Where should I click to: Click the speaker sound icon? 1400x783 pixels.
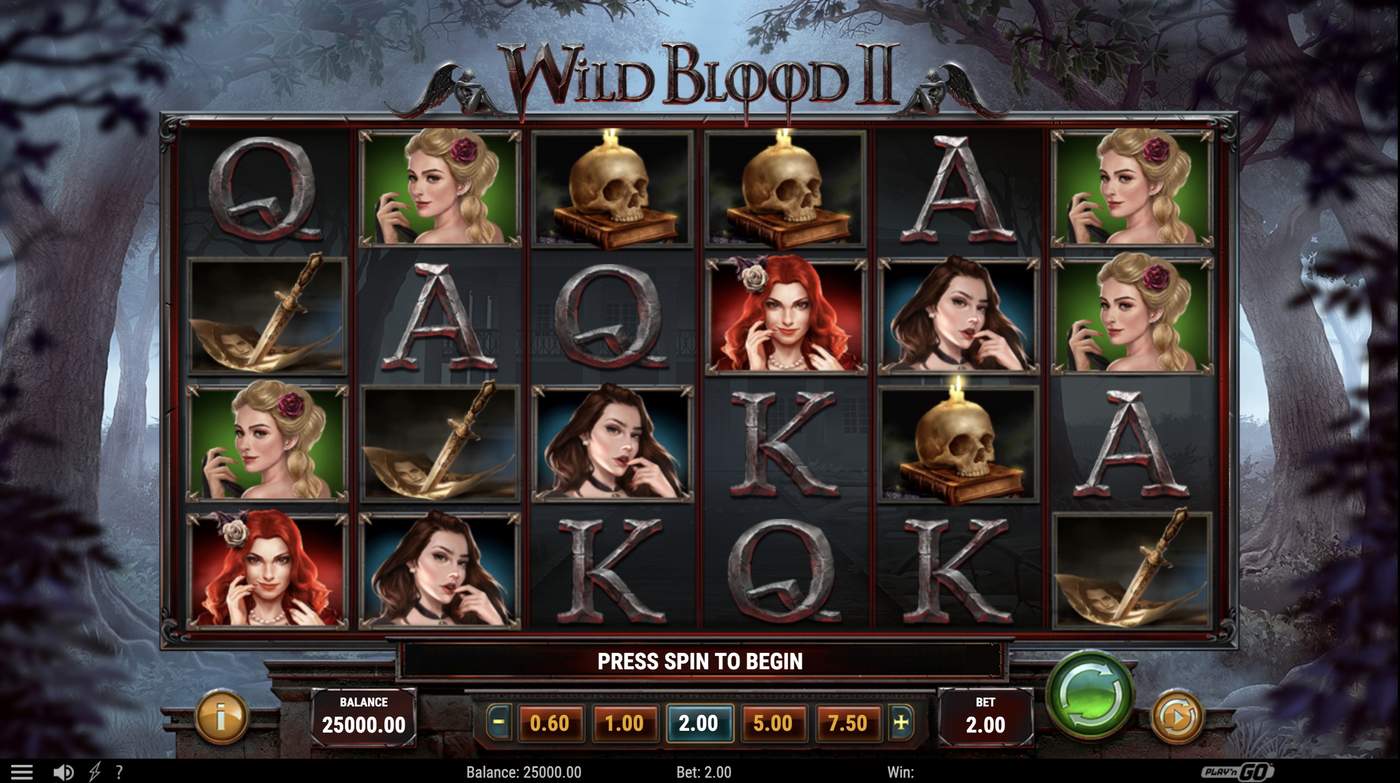click(63, 770)
